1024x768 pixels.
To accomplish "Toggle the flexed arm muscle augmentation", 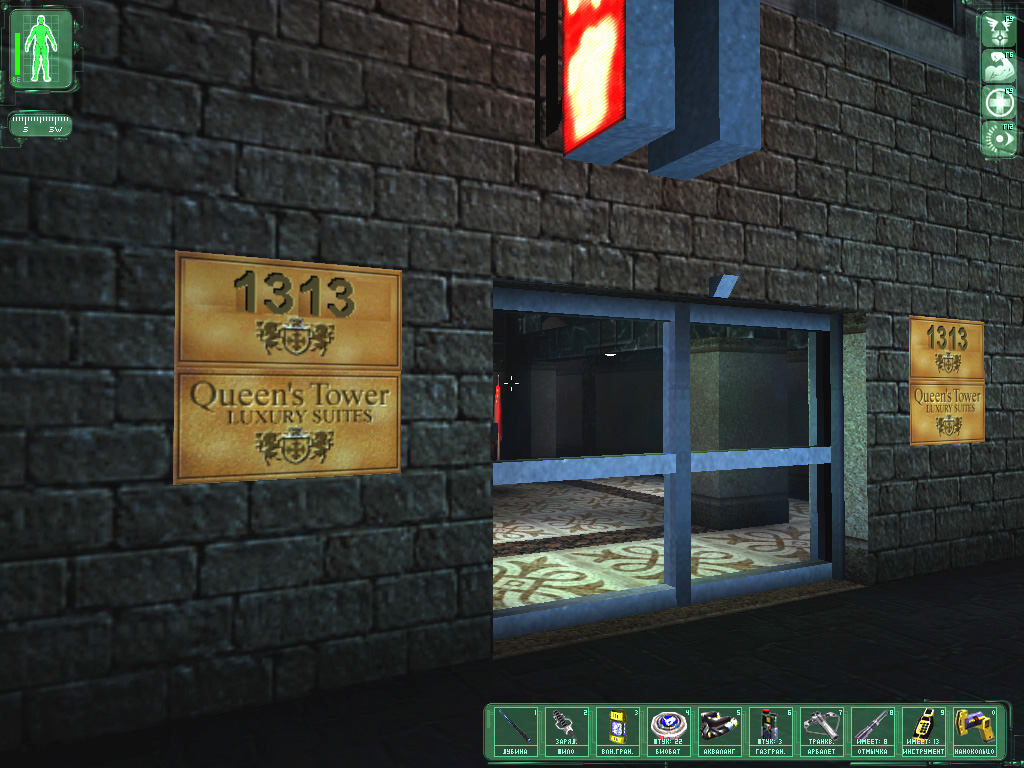I will coord(999,66).
